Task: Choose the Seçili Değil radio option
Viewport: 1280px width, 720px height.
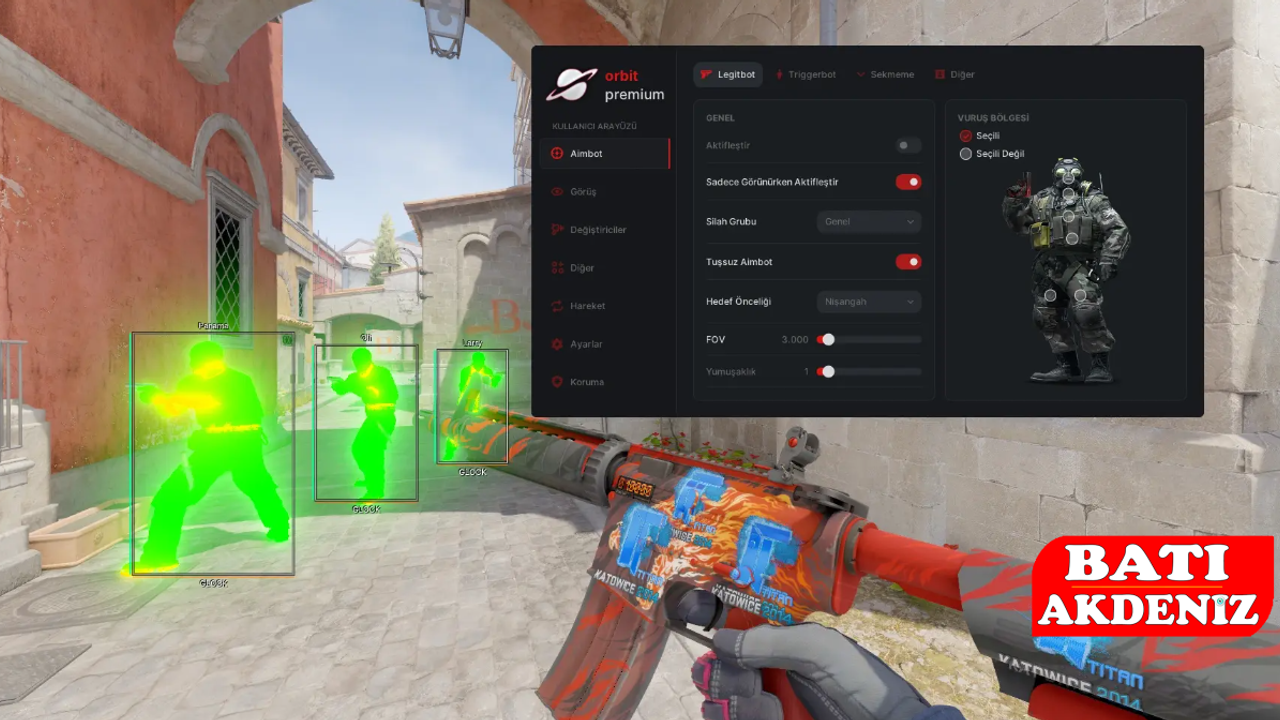Action: (x=966, y=154)
